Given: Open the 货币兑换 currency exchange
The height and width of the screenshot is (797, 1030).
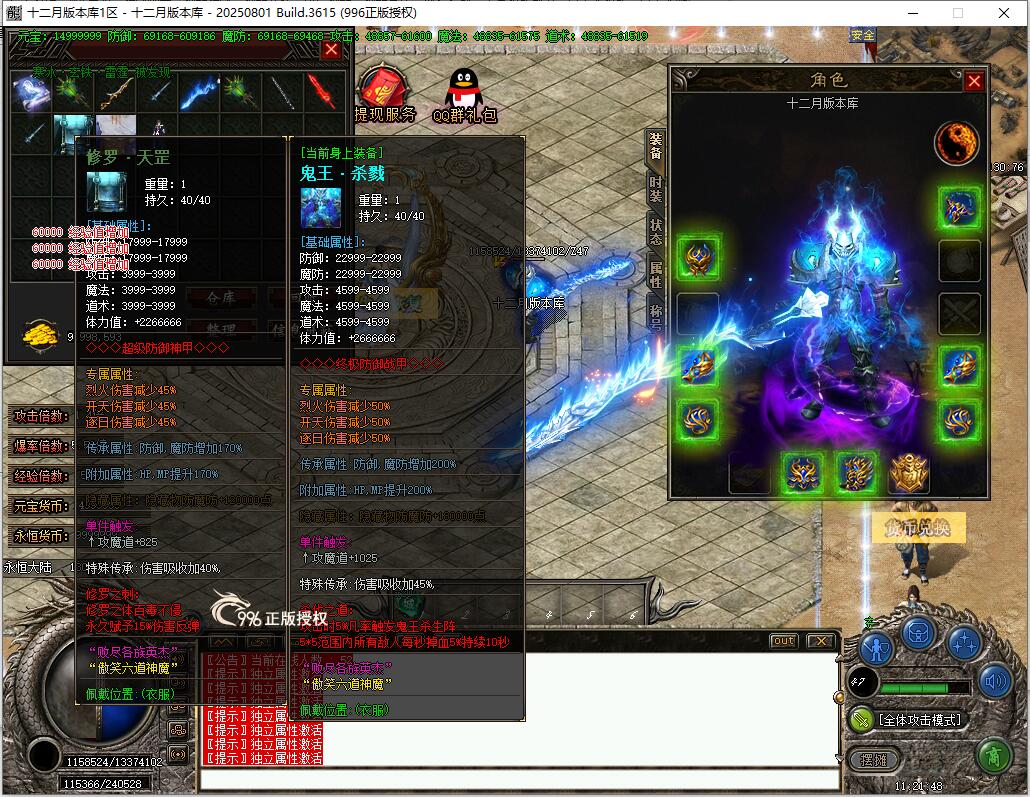Looking at the screenshot, I should (x=918, y=529).
